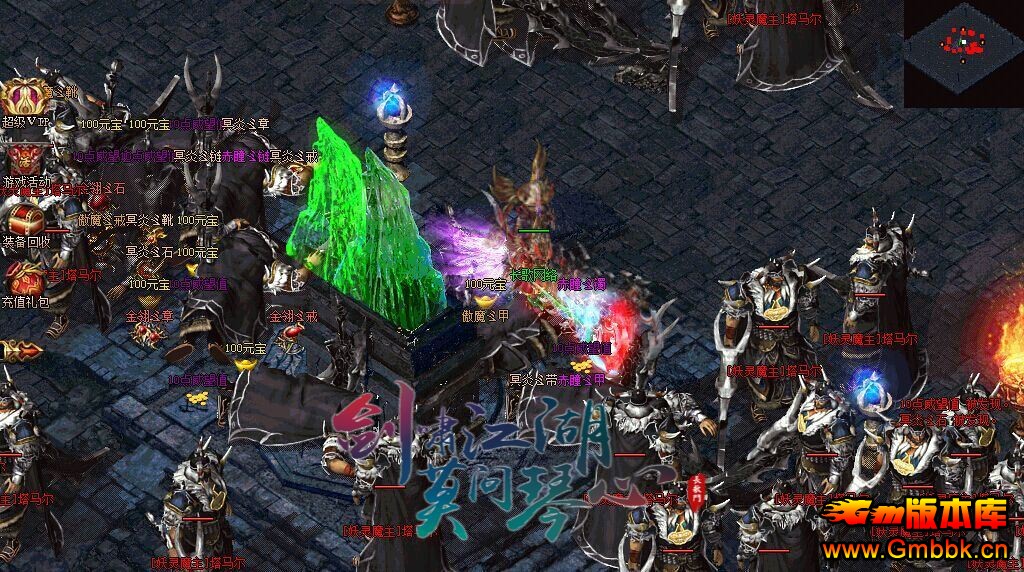This screenshot has height=572, width=1024.
Task: Open the 游戏活动 events banner
Action: pos(25,160)
